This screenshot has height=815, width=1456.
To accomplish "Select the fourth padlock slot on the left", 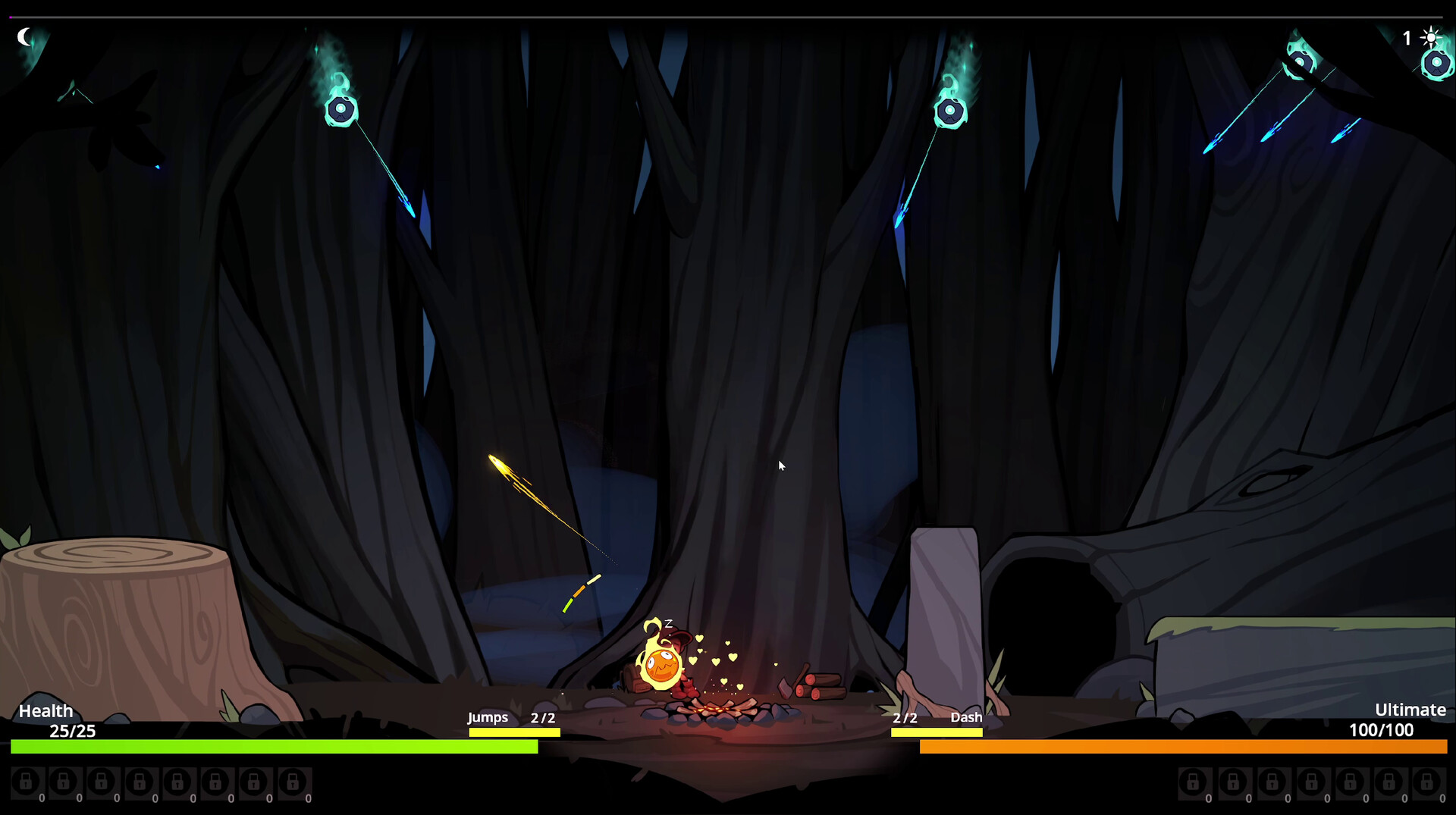I will 142,783.
